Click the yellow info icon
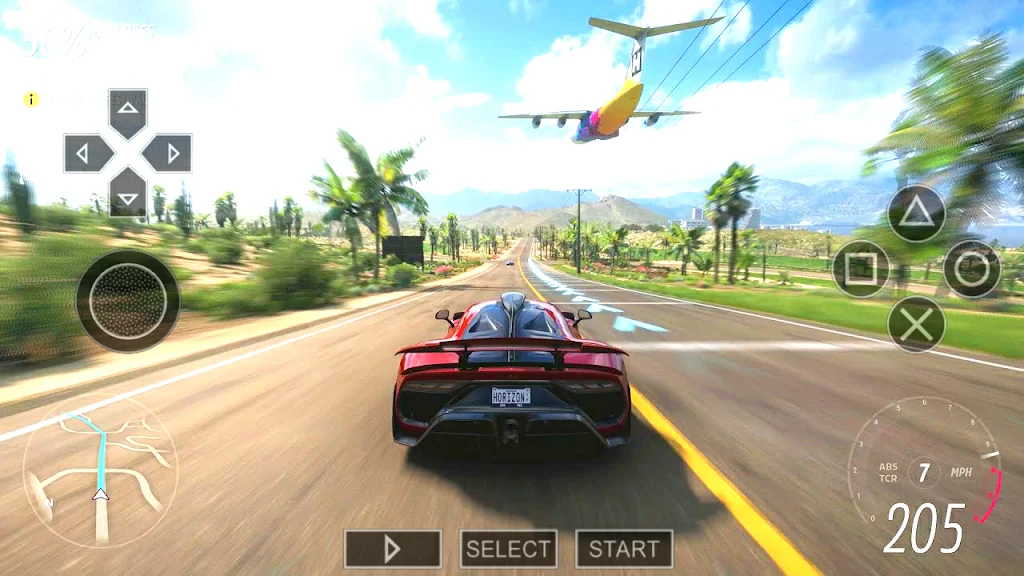This screenshot has height=576, width=1024. tap(32, 99)
